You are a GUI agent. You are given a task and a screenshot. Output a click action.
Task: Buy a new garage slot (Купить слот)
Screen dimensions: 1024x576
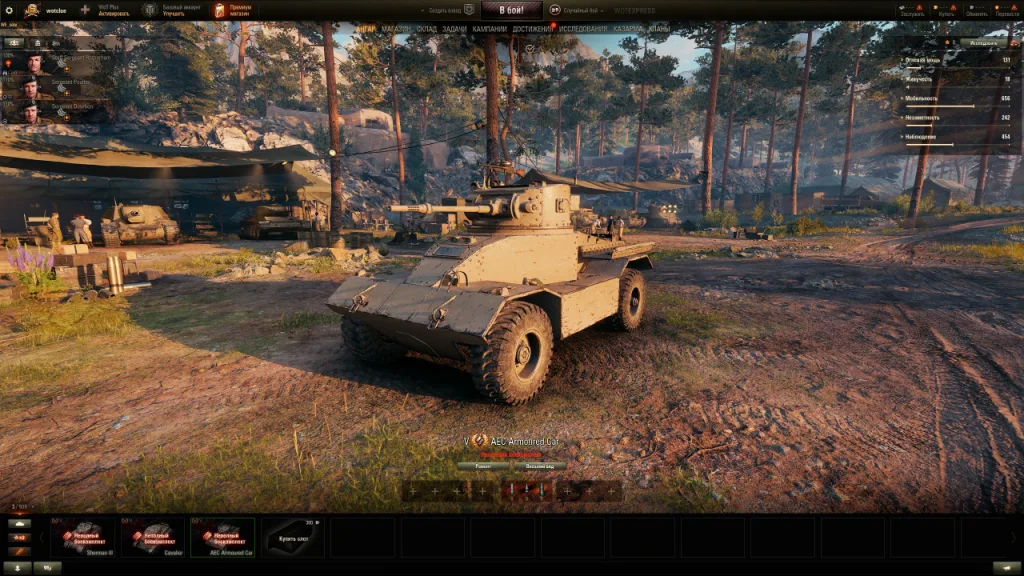[x=293, y=537]
